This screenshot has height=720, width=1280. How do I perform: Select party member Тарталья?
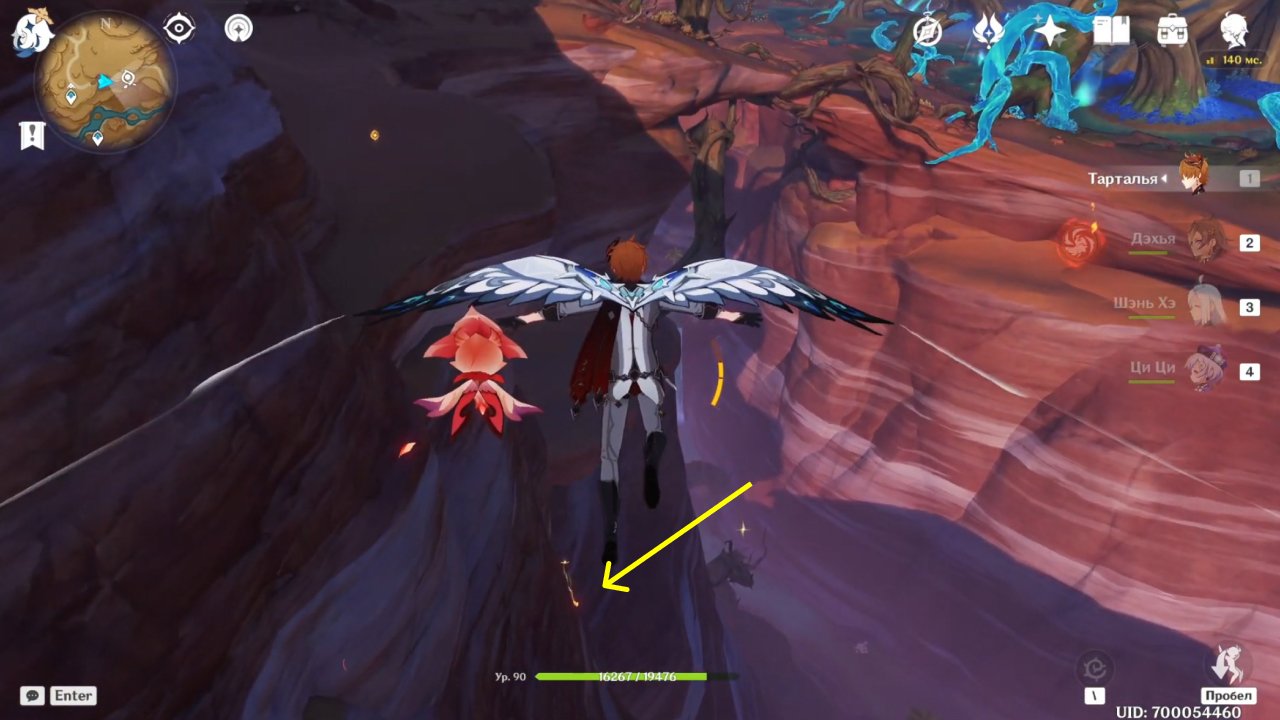click(x=1192, y=178)
